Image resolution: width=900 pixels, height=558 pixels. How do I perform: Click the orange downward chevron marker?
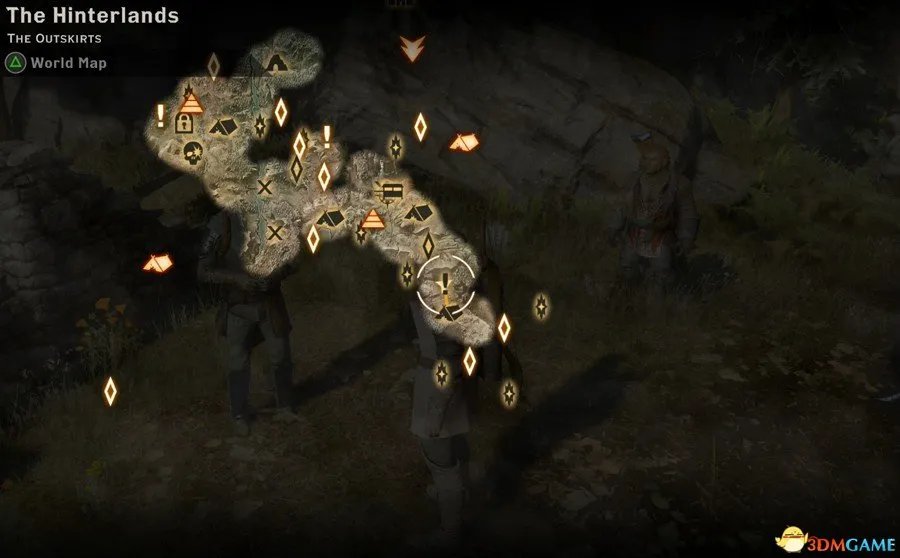(410, 47)
